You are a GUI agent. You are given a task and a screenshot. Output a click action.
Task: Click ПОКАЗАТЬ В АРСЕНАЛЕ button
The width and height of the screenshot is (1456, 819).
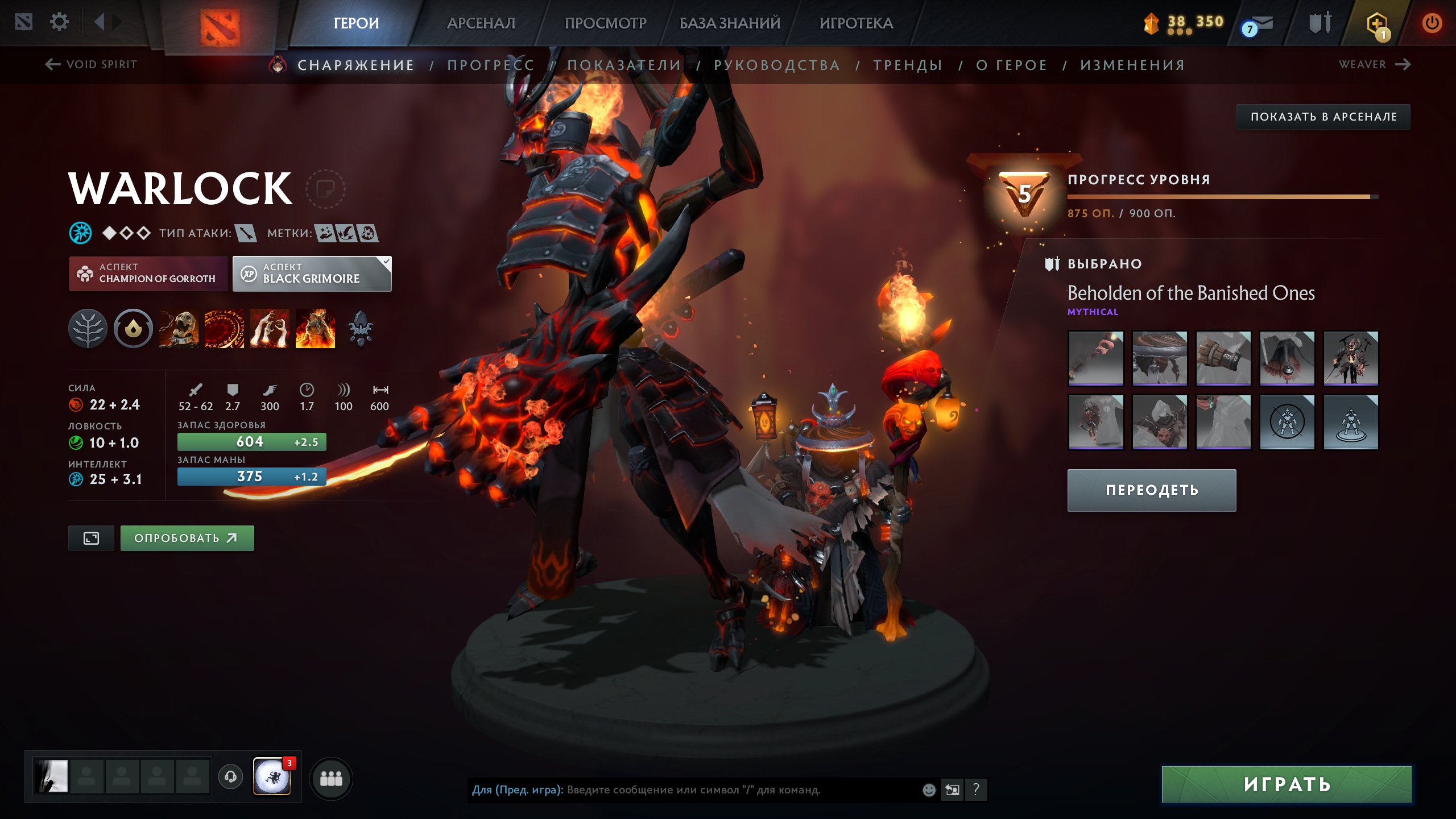point(1323,117)
